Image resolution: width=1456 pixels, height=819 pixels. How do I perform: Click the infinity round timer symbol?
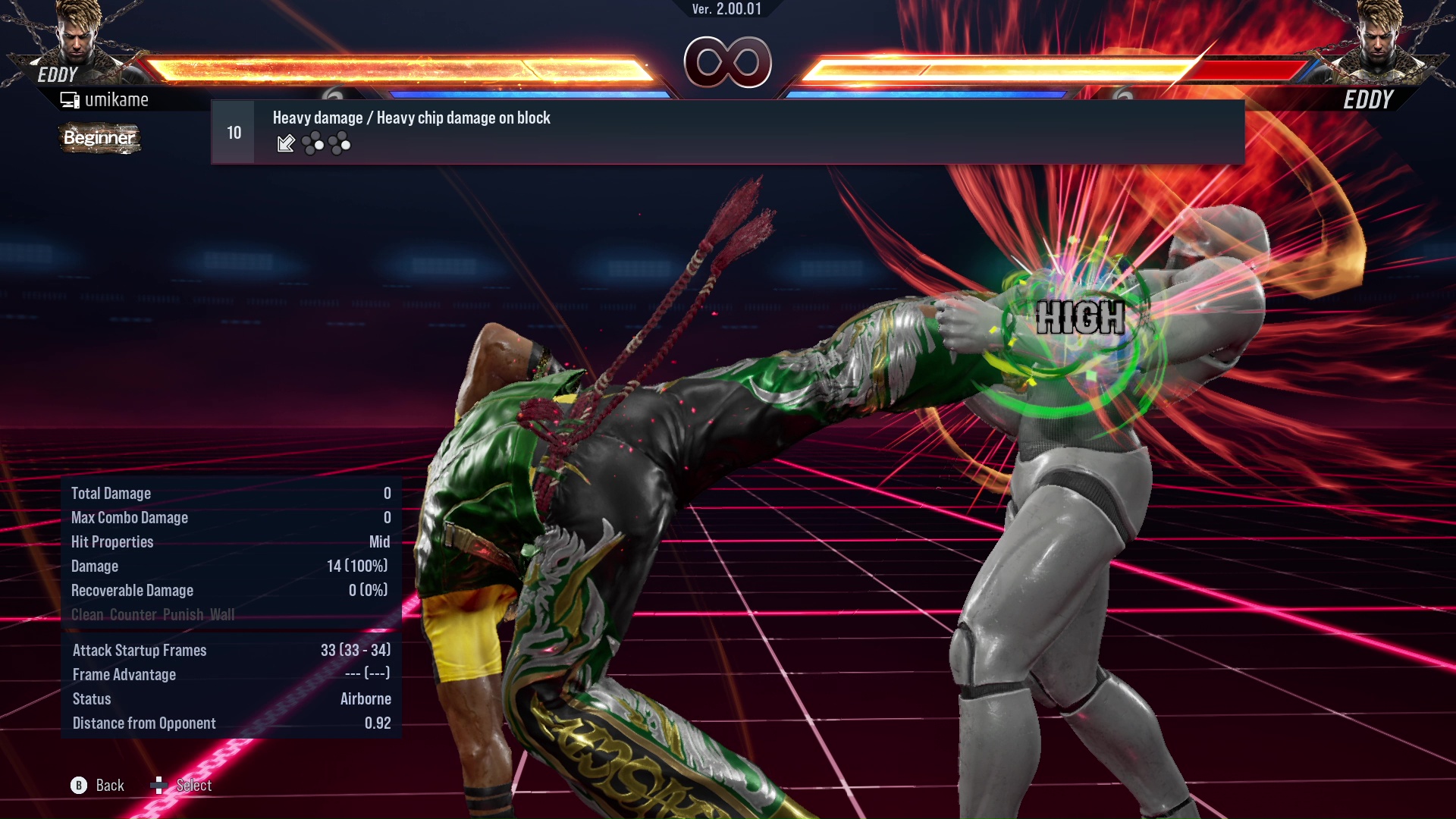(x=730, y=63)
